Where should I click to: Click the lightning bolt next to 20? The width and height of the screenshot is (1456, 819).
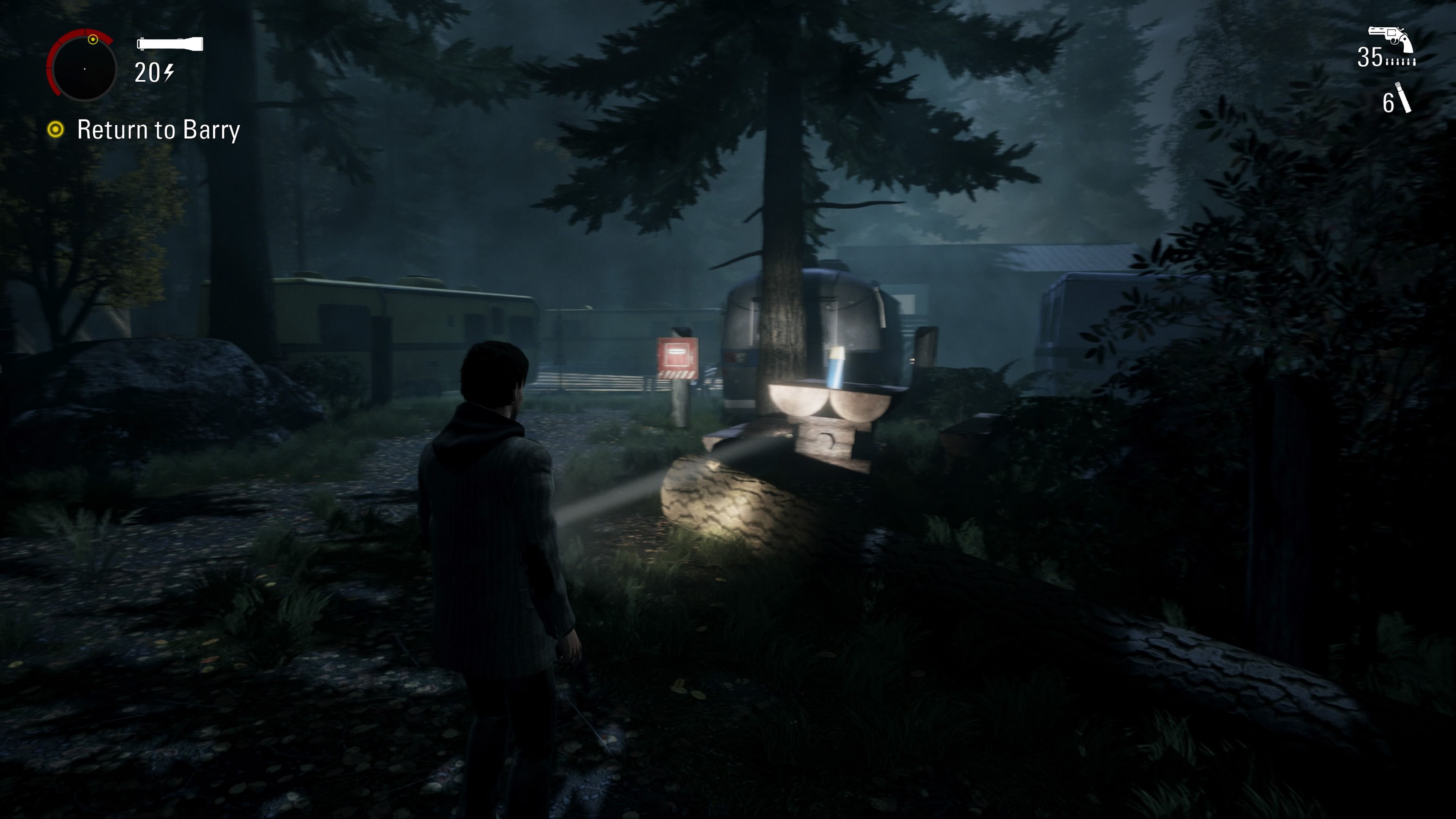[x=169, y=72]
